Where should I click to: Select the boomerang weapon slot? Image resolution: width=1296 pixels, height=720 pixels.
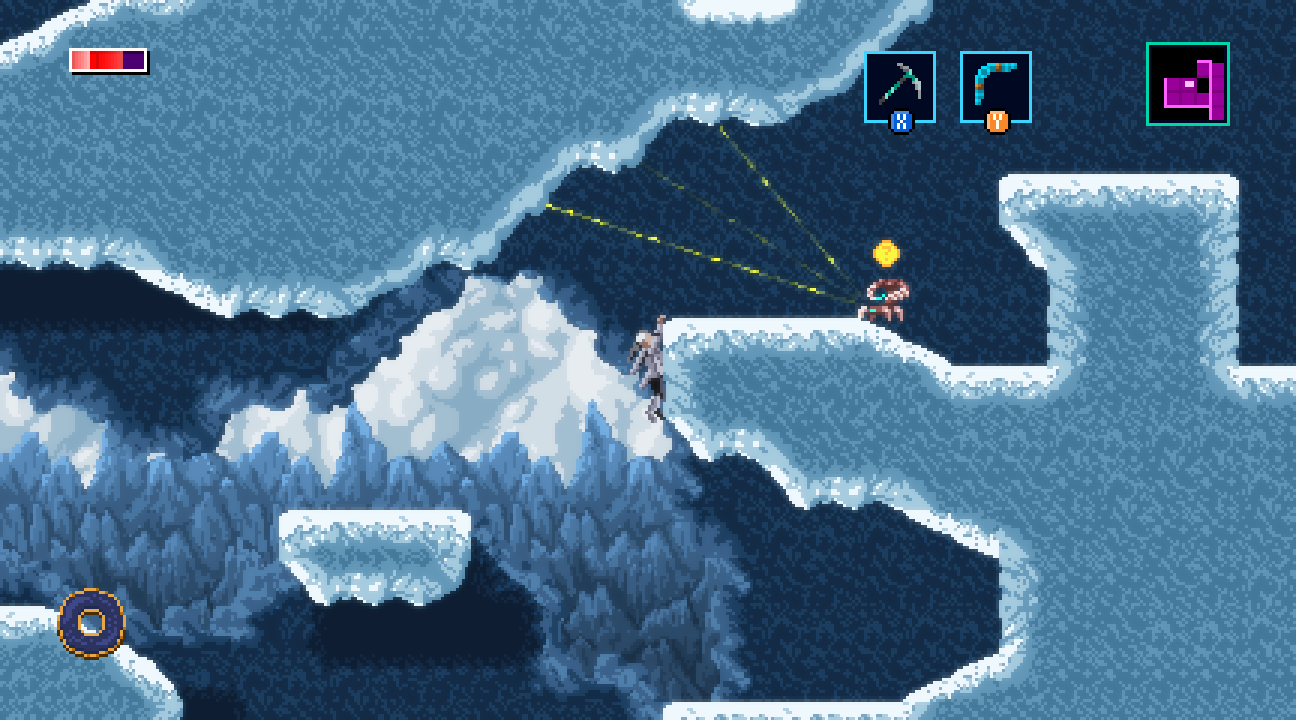(995, 87)
